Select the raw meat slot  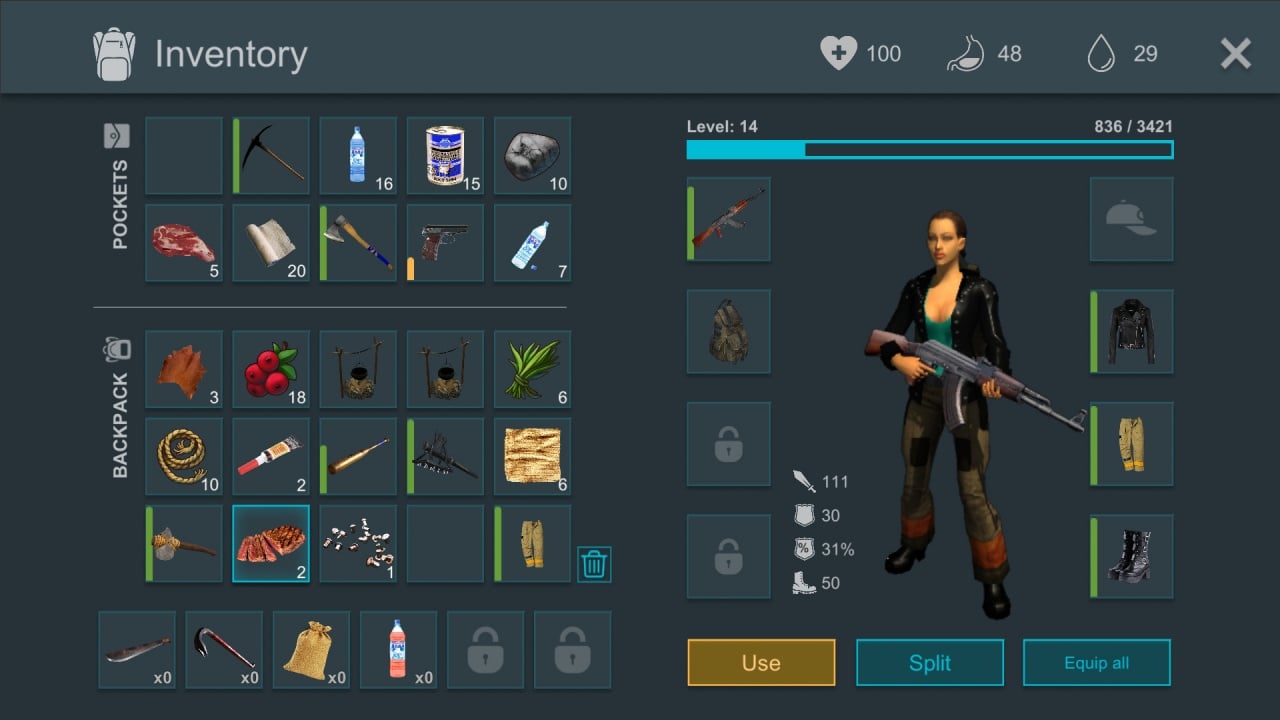tap(184, 243)
